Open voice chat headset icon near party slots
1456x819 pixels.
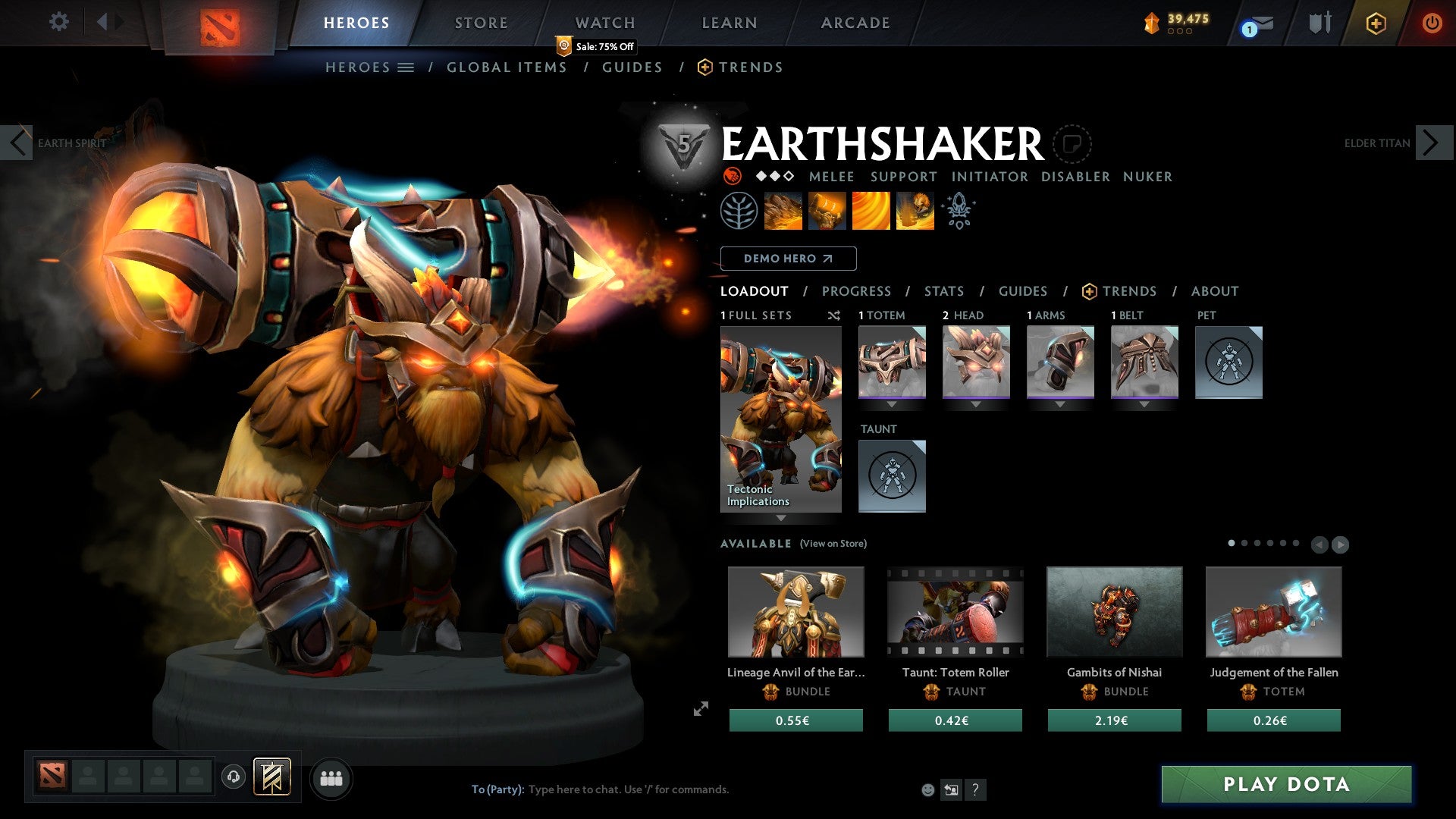[x=233, y=777]
